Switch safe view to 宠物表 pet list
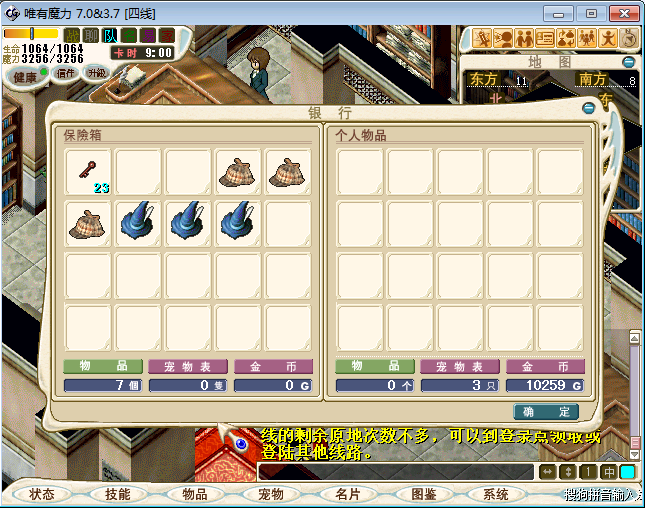645x508 pixels. (188, 367)
